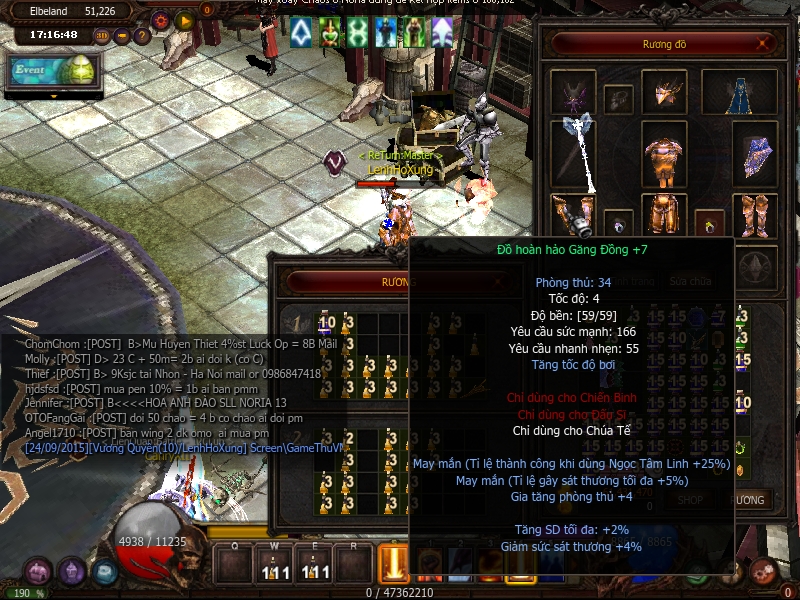800x600 pixels.
Task: Select the equipped golden chest armor
Action: [x=662, y=155]
